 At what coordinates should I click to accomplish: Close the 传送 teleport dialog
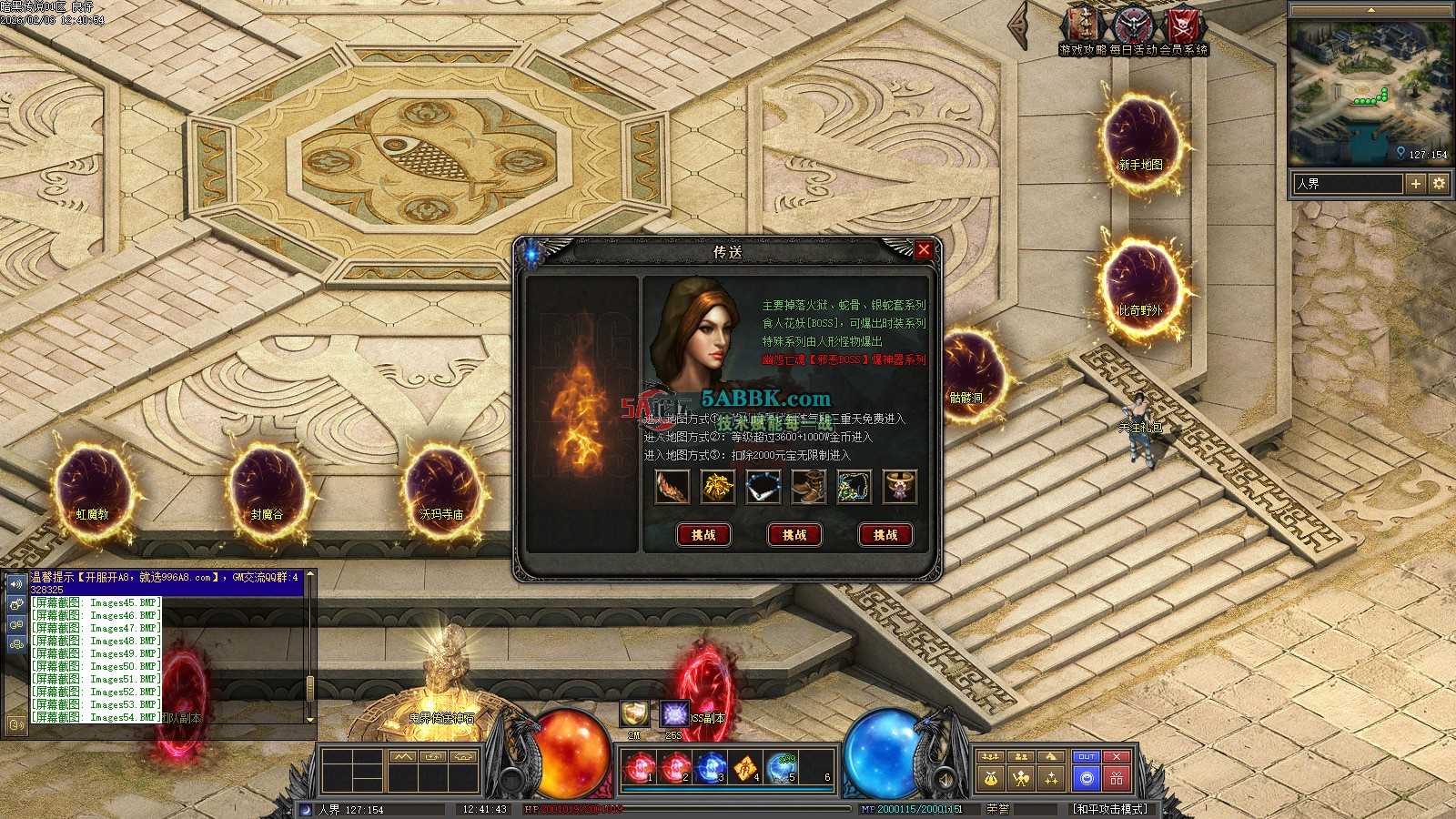pos(924,249)
